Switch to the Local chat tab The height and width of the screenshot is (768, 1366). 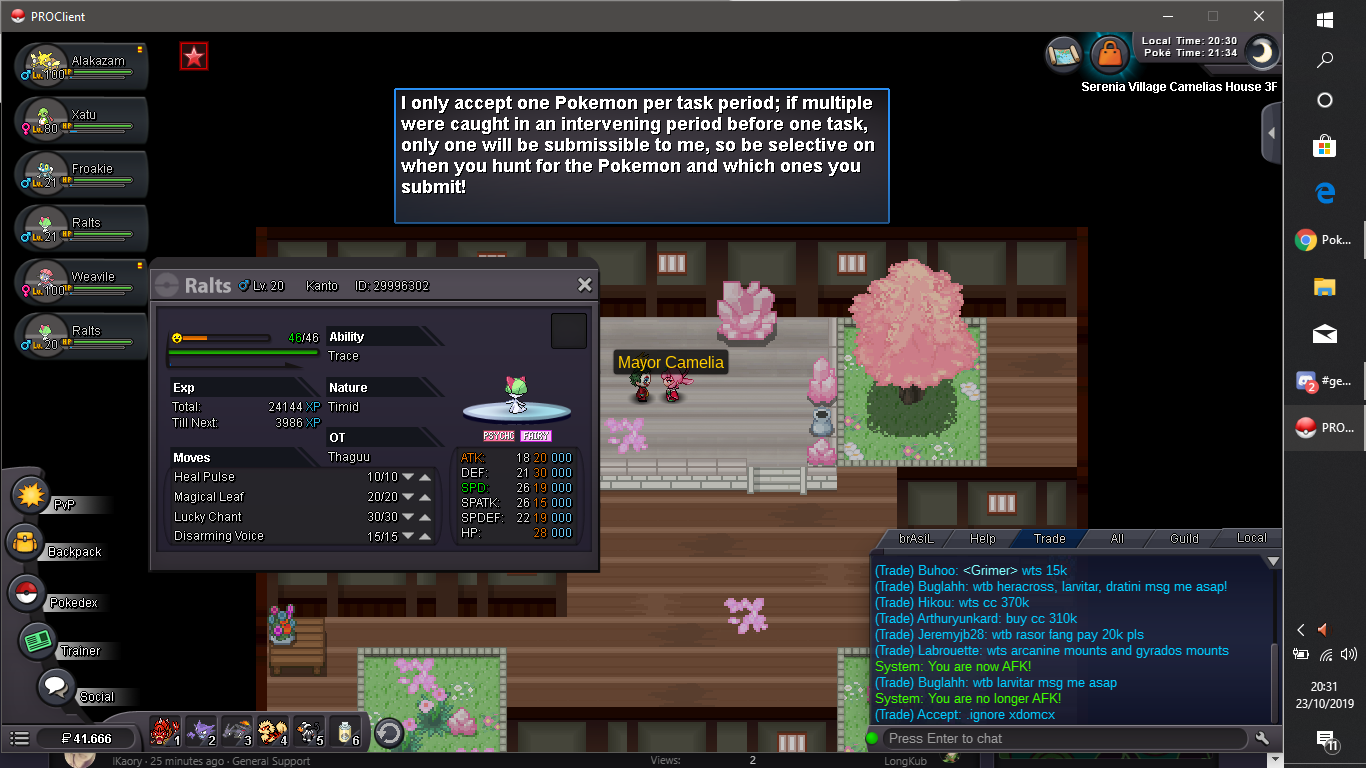1251,538
